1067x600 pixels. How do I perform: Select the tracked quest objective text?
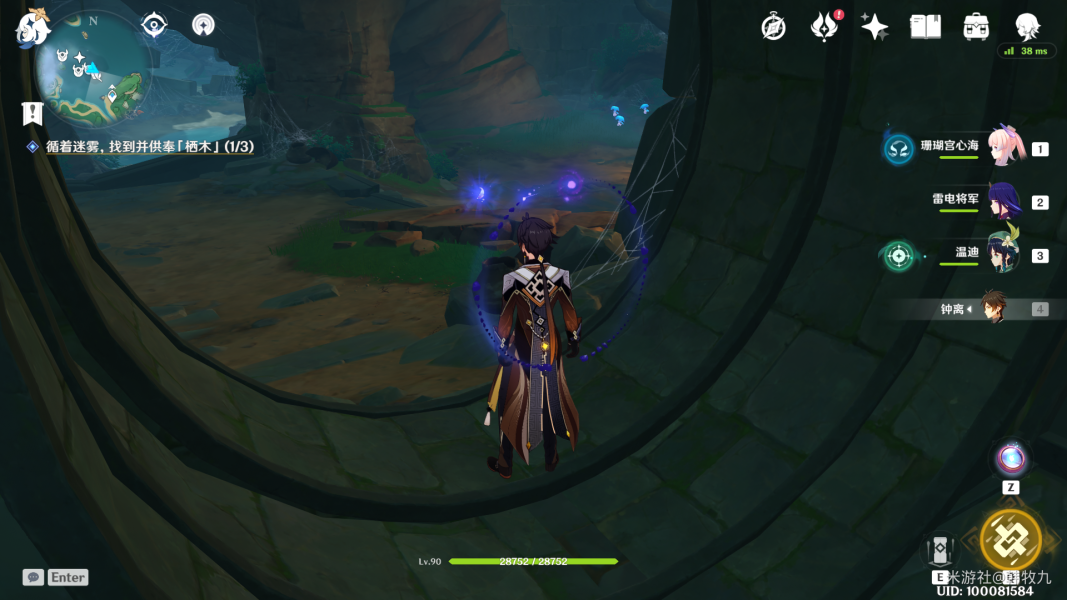coord(149,146)
